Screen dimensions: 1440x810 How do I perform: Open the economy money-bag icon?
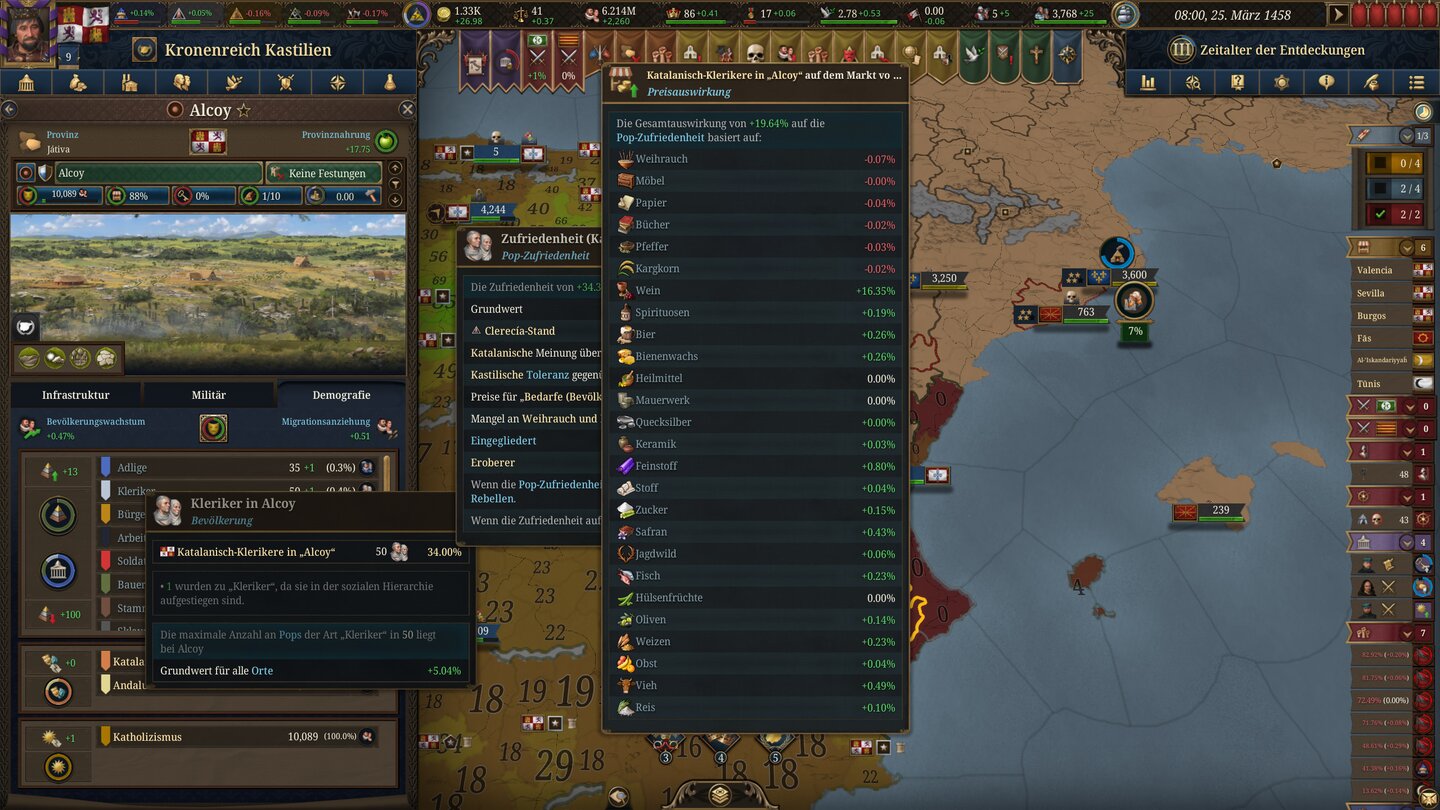pyautogui.click(x=77, y=81)
